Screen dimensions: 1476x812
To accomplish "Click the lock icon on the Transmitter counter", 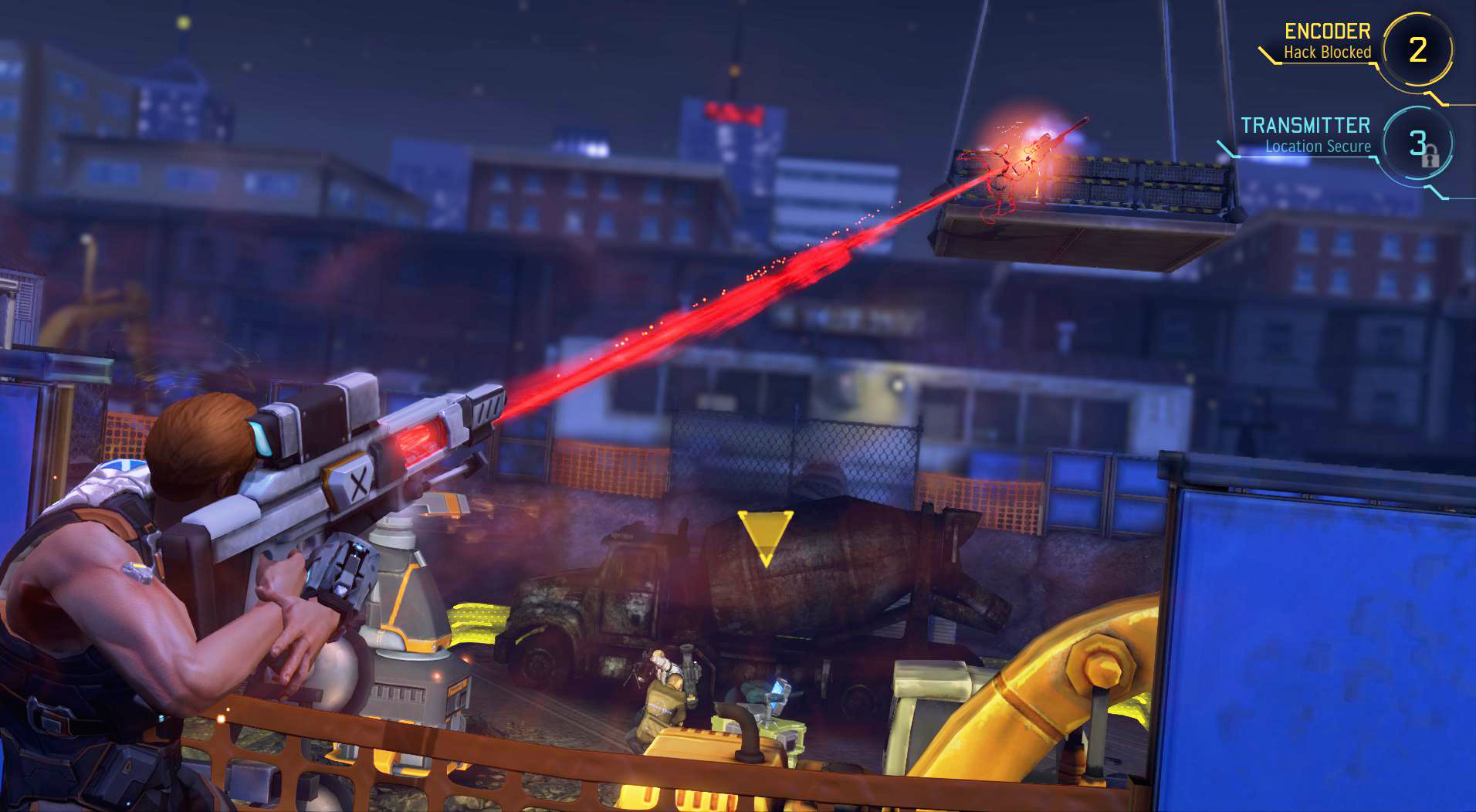I will click(1431, 161).
